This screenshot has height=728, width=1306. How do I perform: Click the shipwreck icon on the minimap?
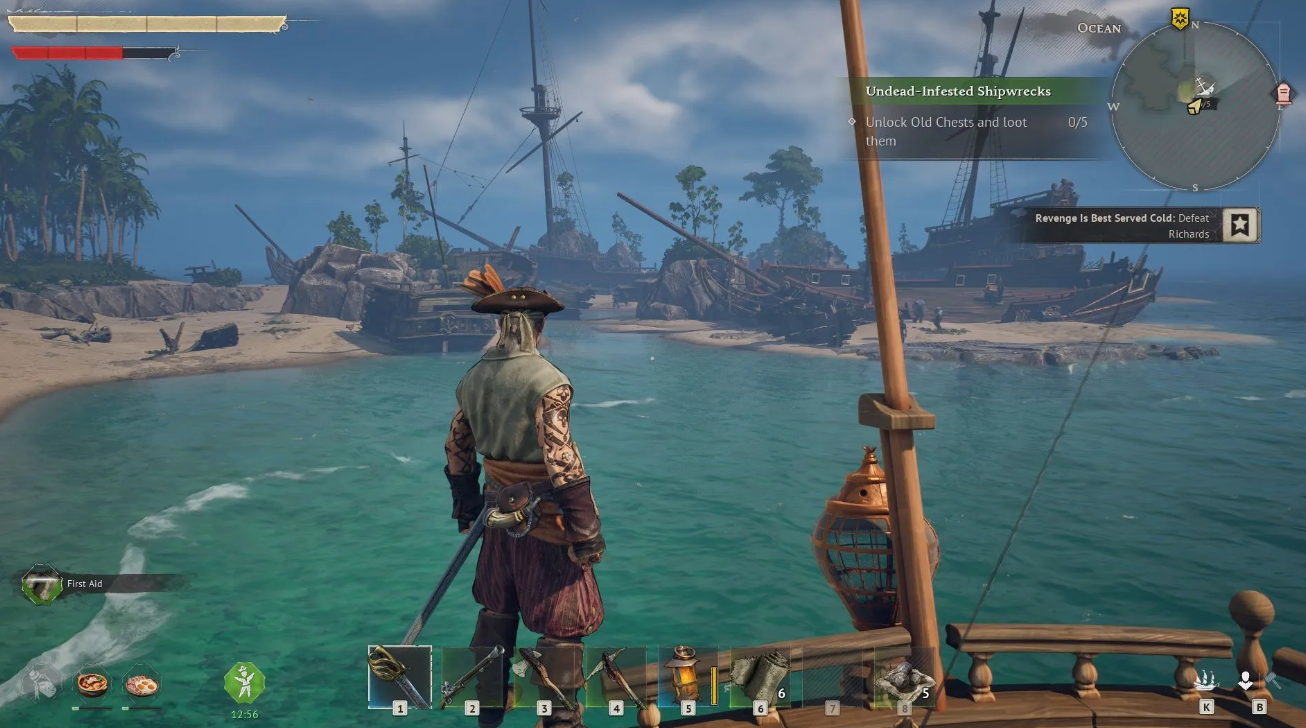1204,86
